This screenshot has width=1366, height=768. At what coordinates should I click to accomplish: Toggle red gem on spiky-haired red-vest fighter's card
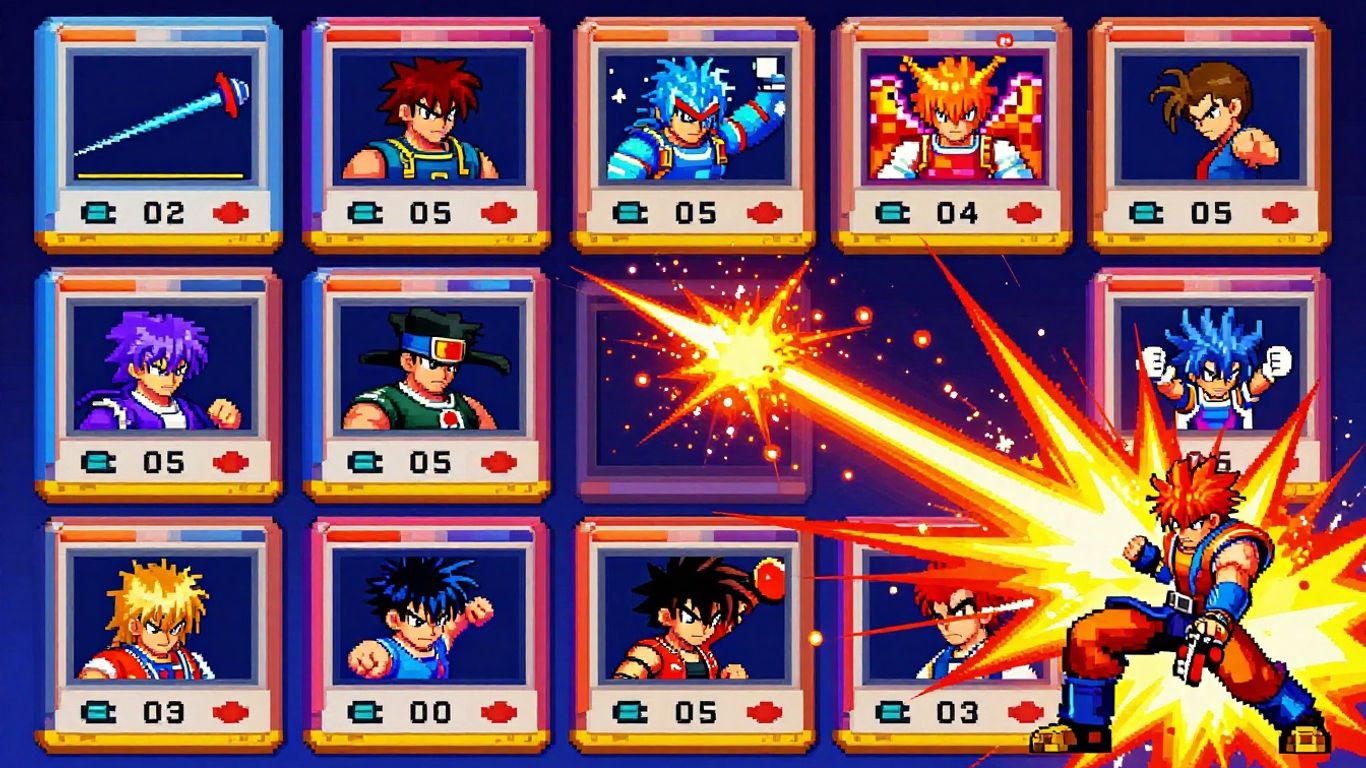coord(765,711)
